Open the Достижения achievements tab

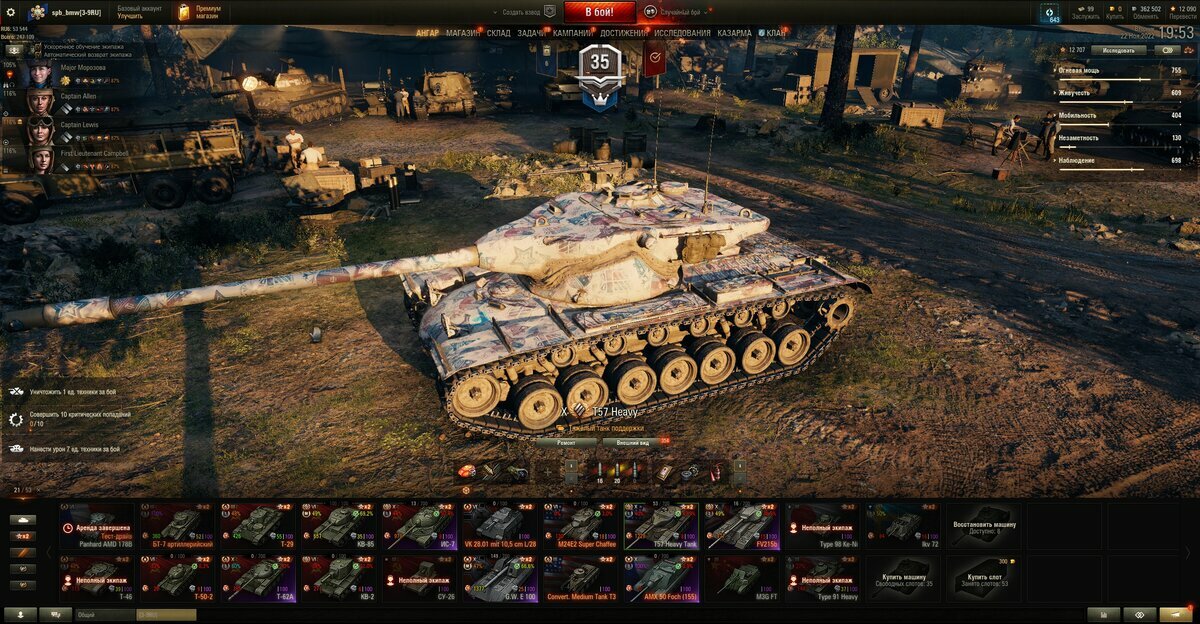pyautogui.click(x=623, y=33)
